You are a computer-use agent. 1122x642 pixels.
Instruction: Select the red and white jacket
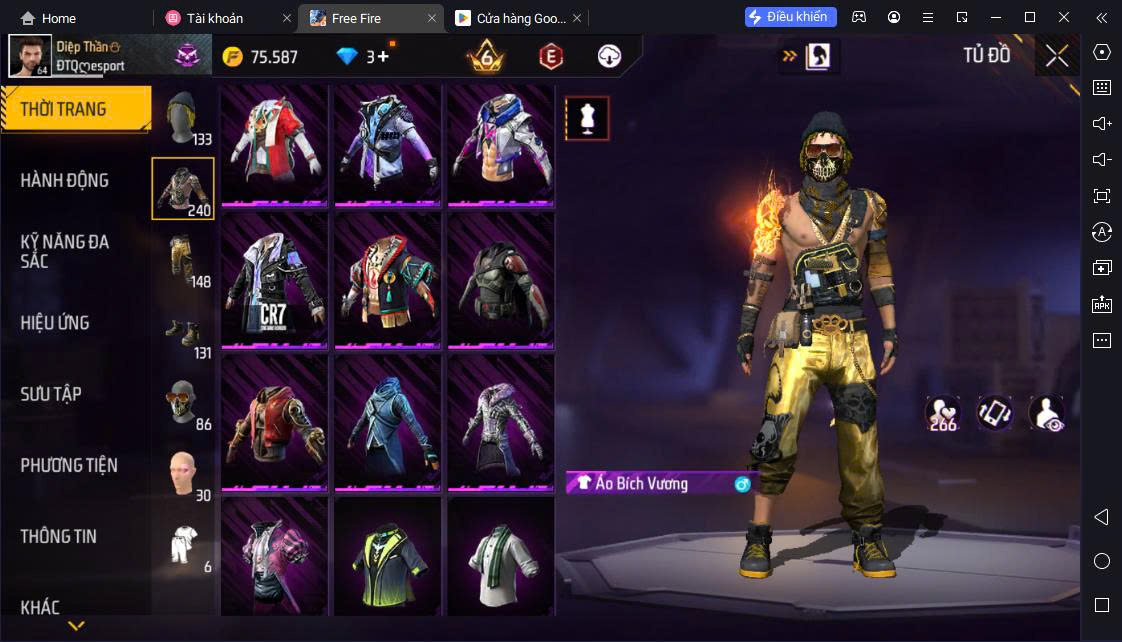[275, 143]
